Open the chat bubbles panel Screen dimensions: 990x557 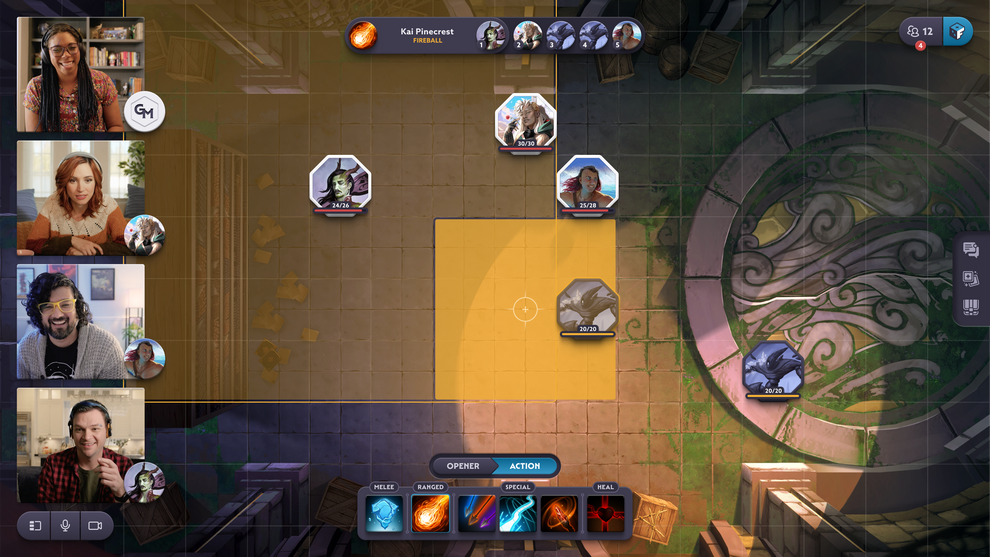pos(970,250)
